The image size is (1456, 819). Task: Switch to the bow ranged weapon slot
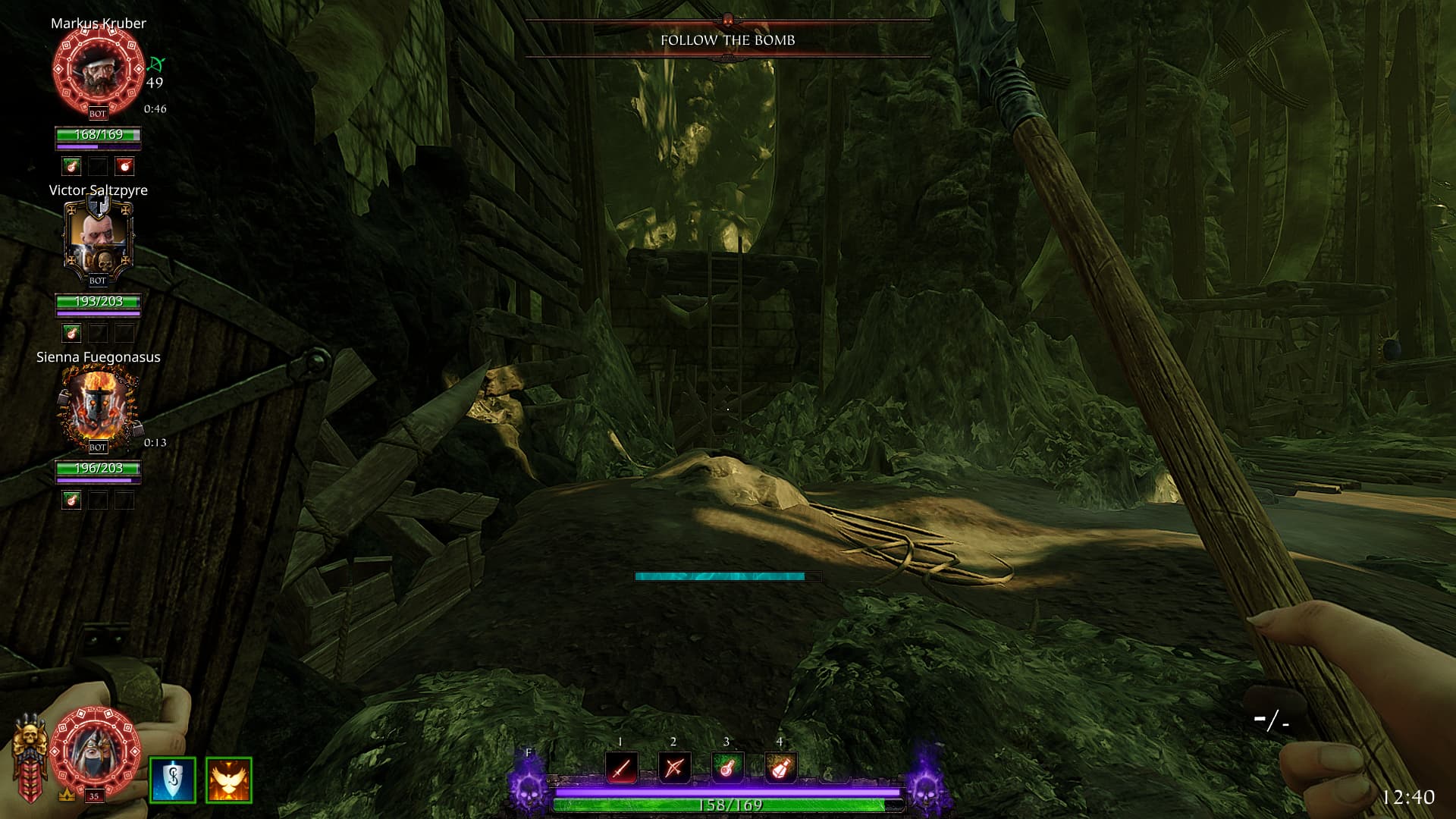click(674, 768)
